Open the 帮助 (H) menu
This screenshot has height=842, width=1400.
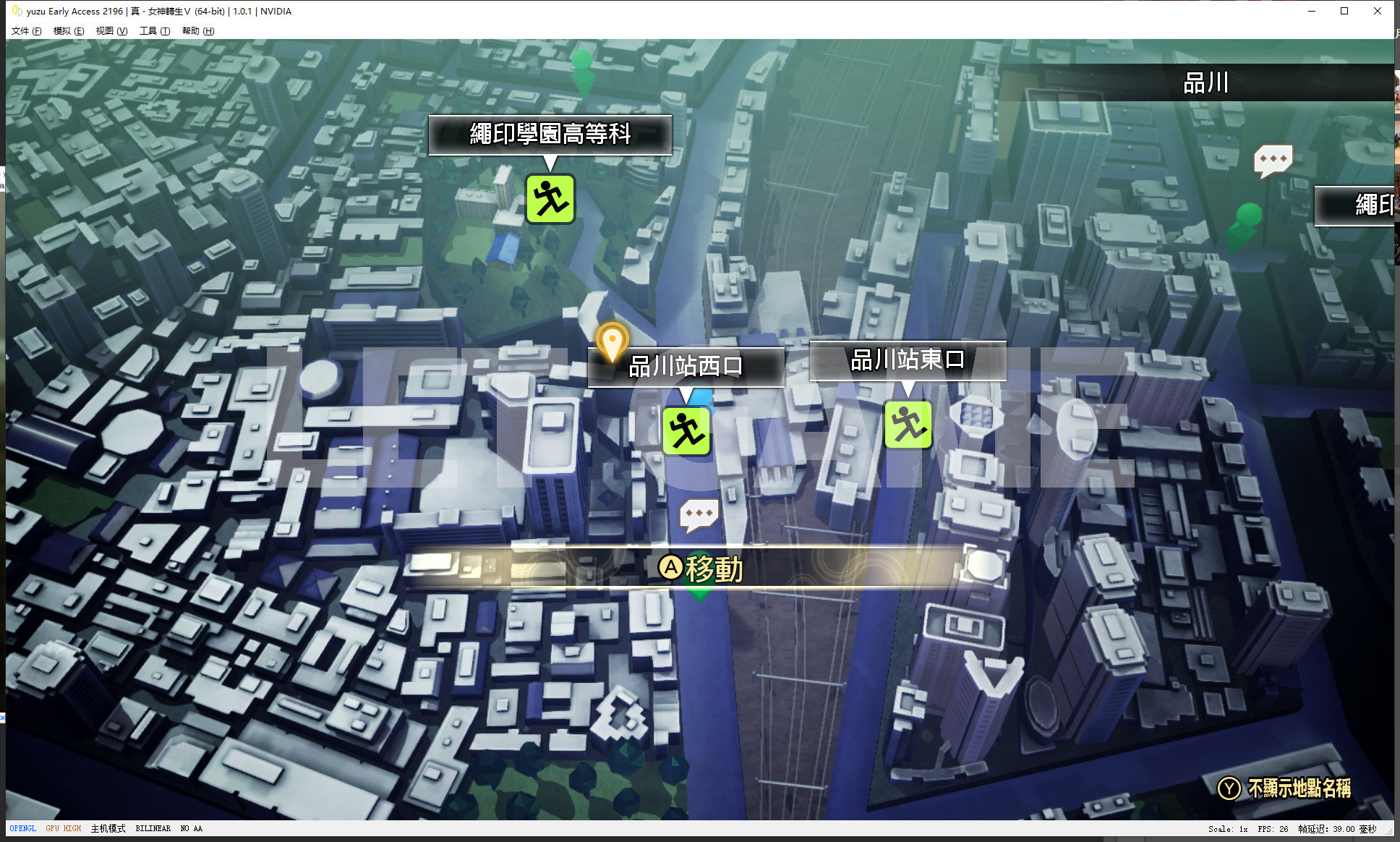(198, 31)
